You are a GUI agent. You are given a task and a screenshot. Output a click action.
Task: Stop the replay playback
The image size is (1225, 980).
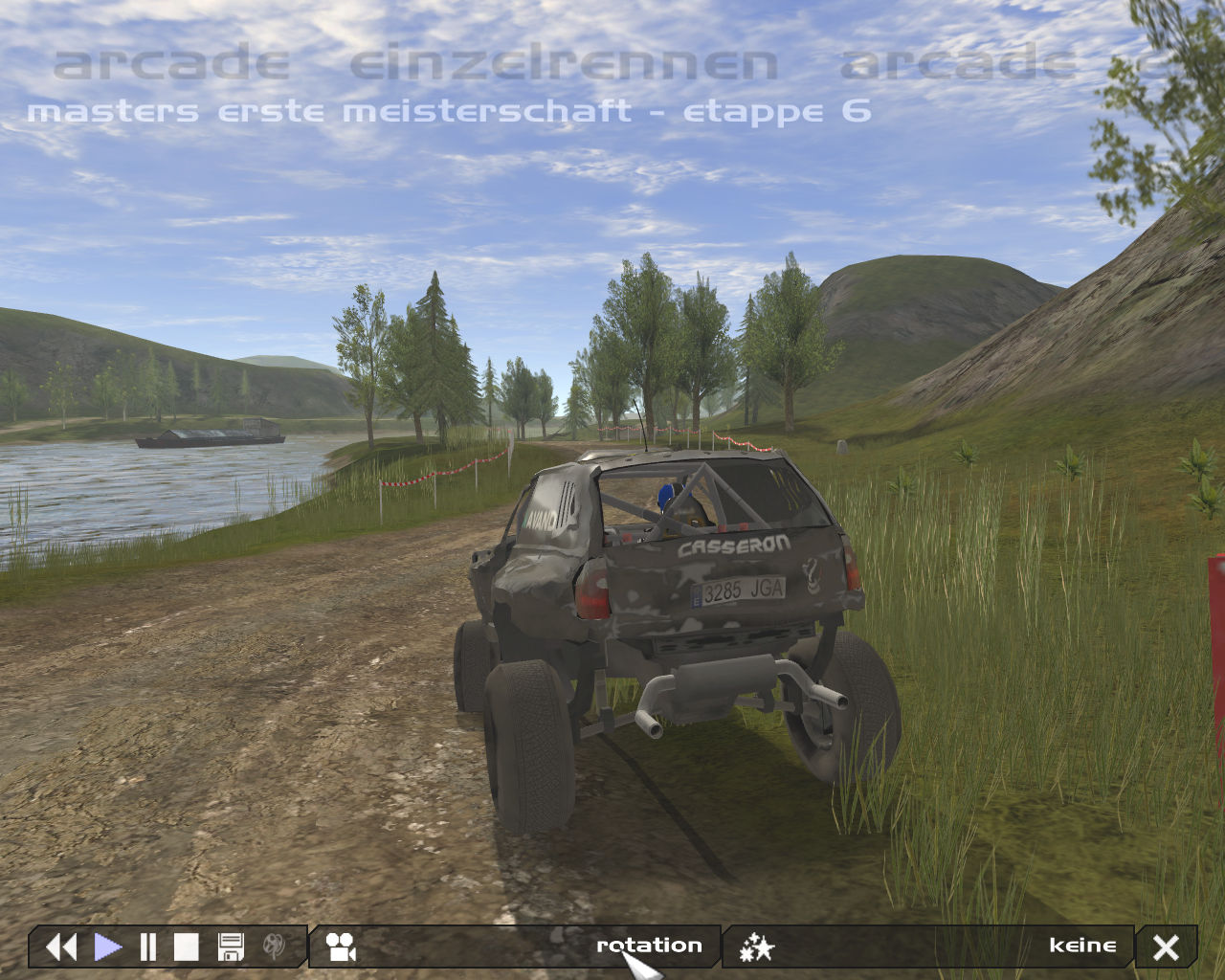pyautogui.click(x=186, y=947)
